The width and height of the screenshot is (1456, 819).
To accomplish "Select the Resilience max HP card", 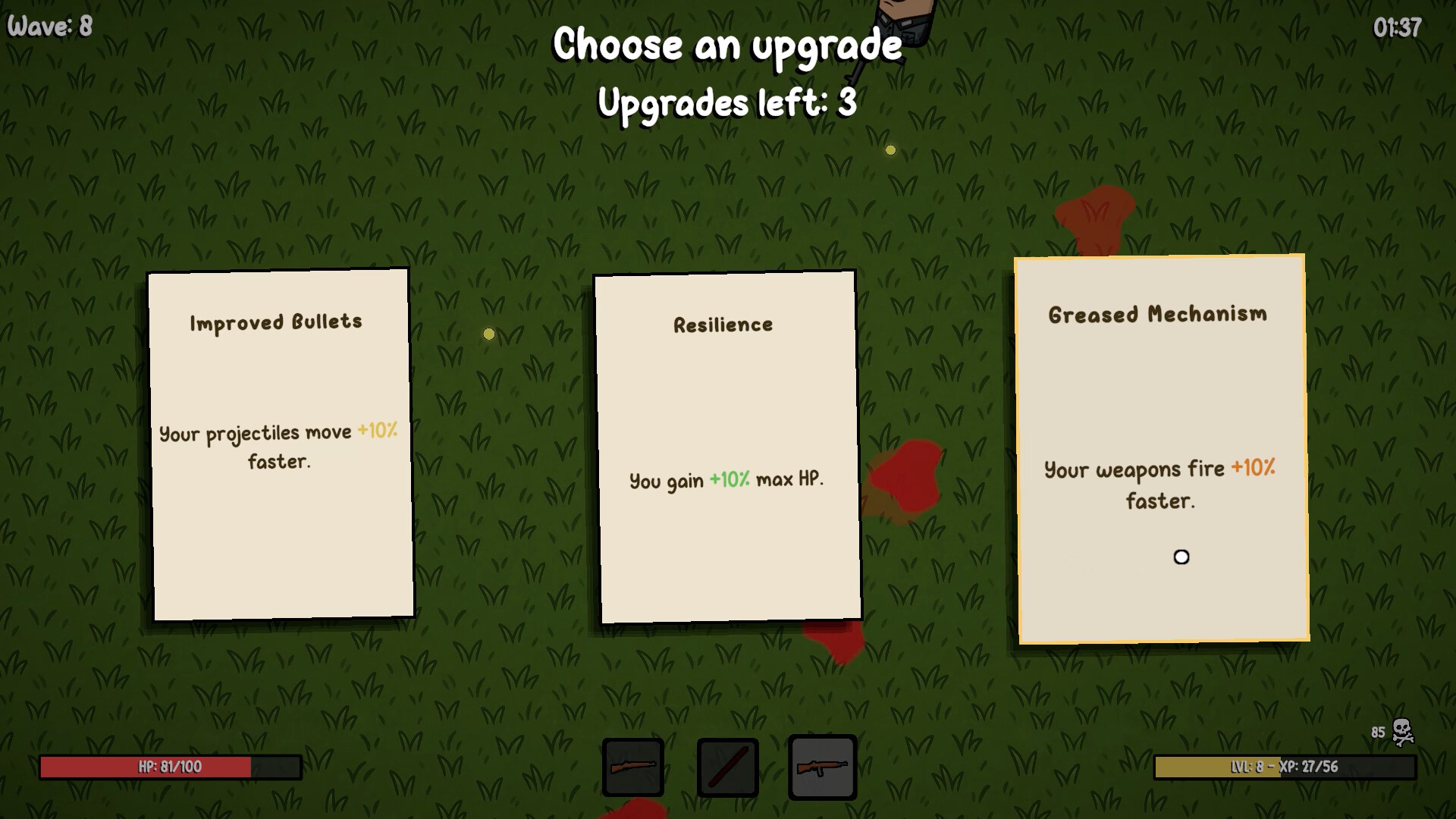I will [x=727, y=447].
